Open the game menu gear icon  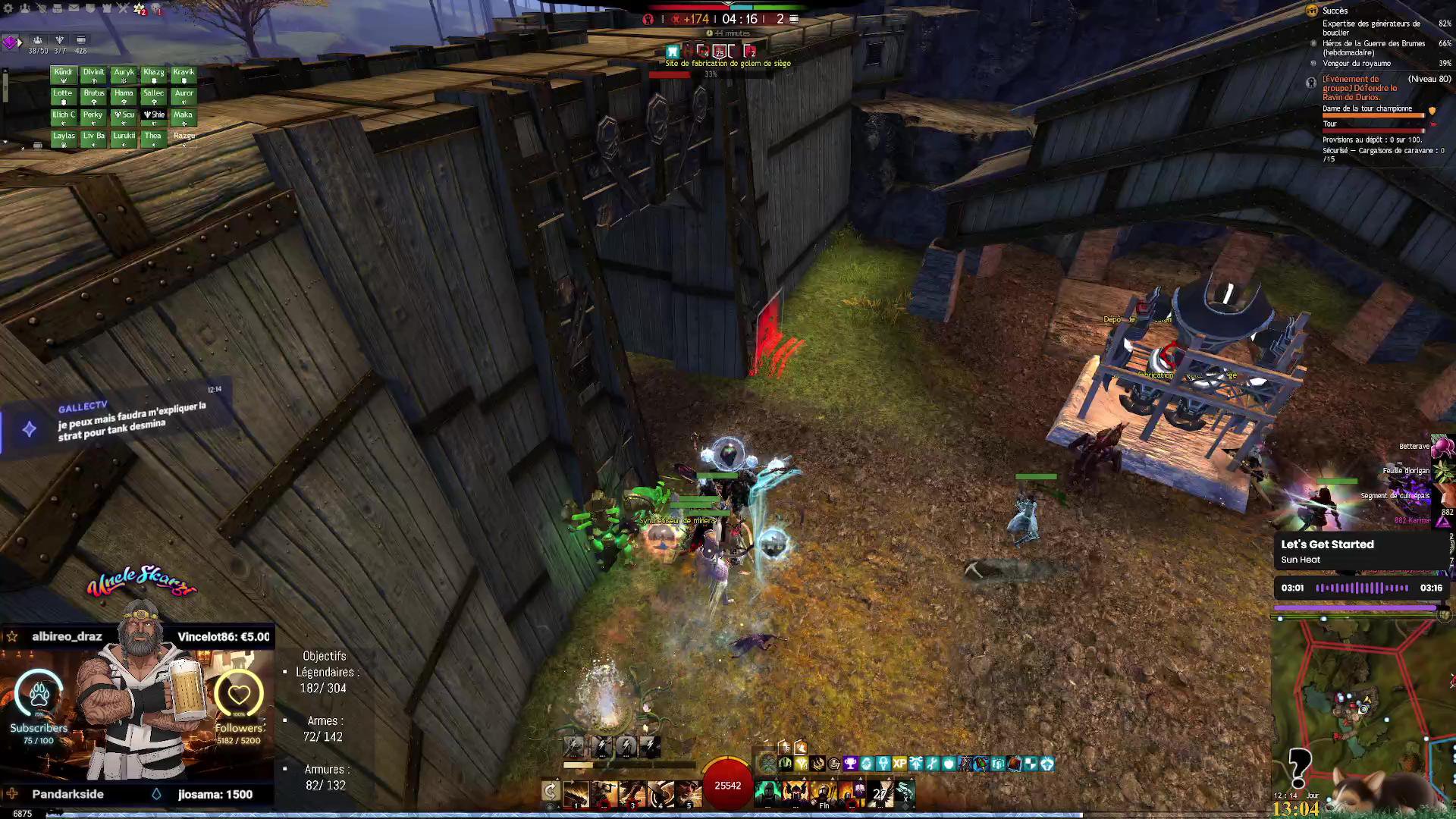pyautogui.click(x=8, y=8)
